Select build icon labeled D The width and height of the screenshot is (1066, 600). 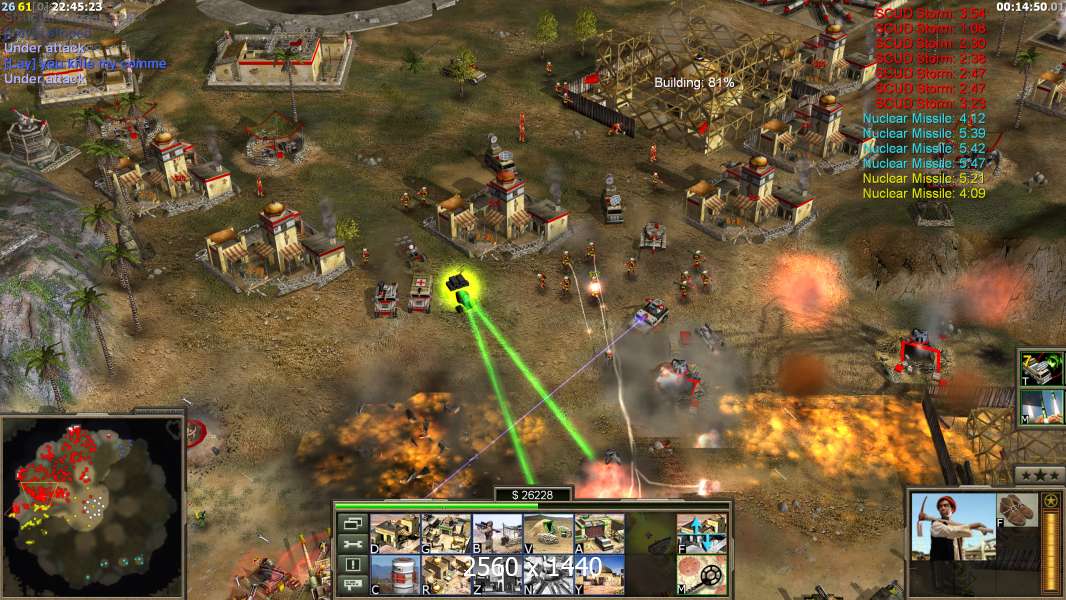[x=395, y=533]
